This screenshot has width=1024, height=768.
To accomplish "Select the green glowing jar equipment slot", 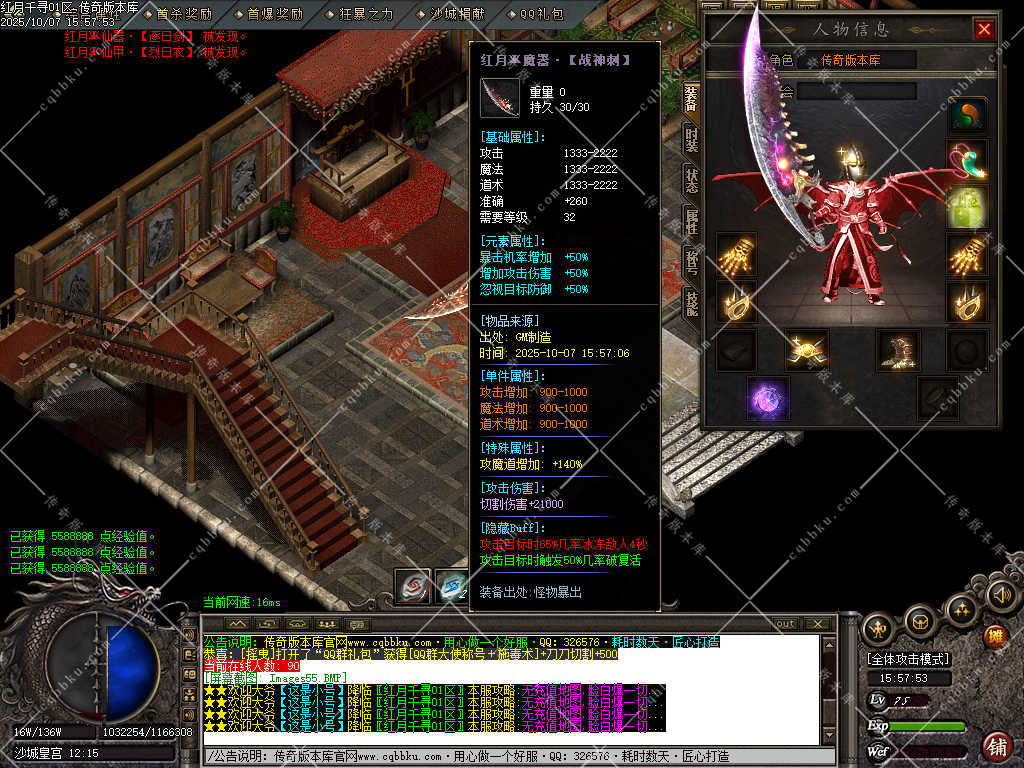I will coord(967,207).
